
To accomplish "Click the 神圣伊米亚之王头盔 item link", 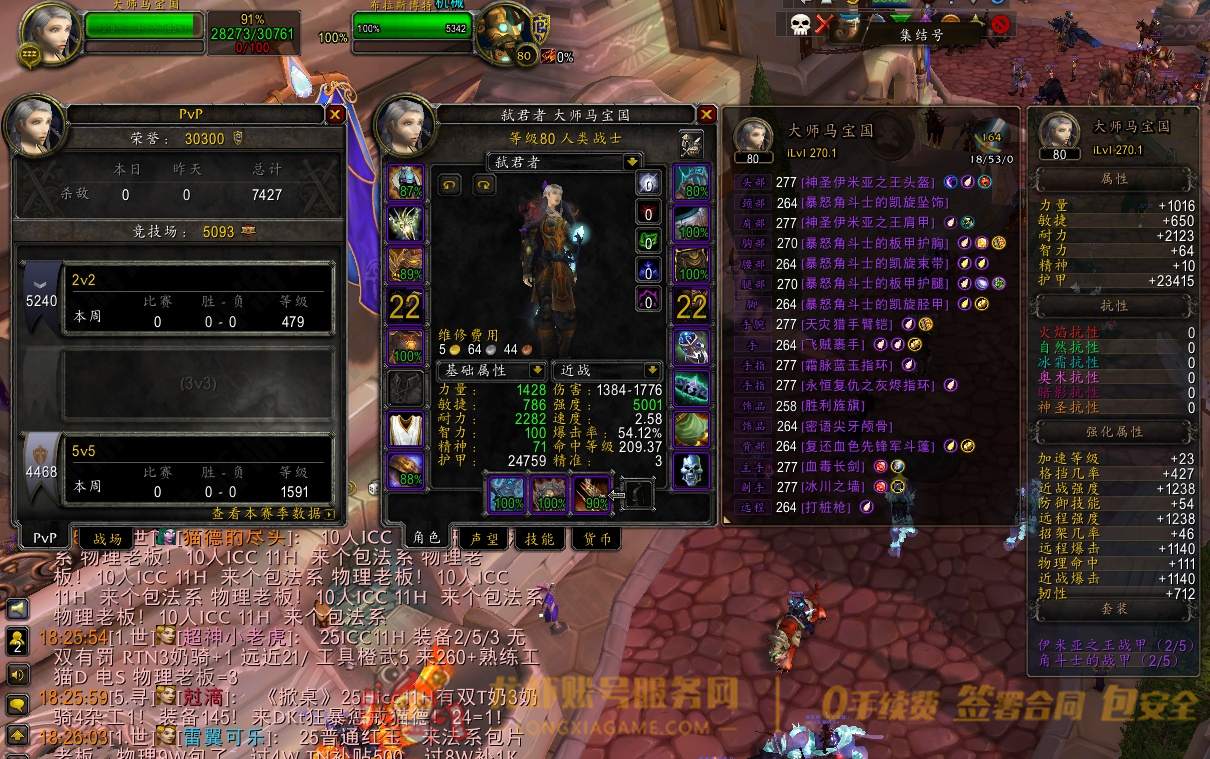I will [868, 182].
